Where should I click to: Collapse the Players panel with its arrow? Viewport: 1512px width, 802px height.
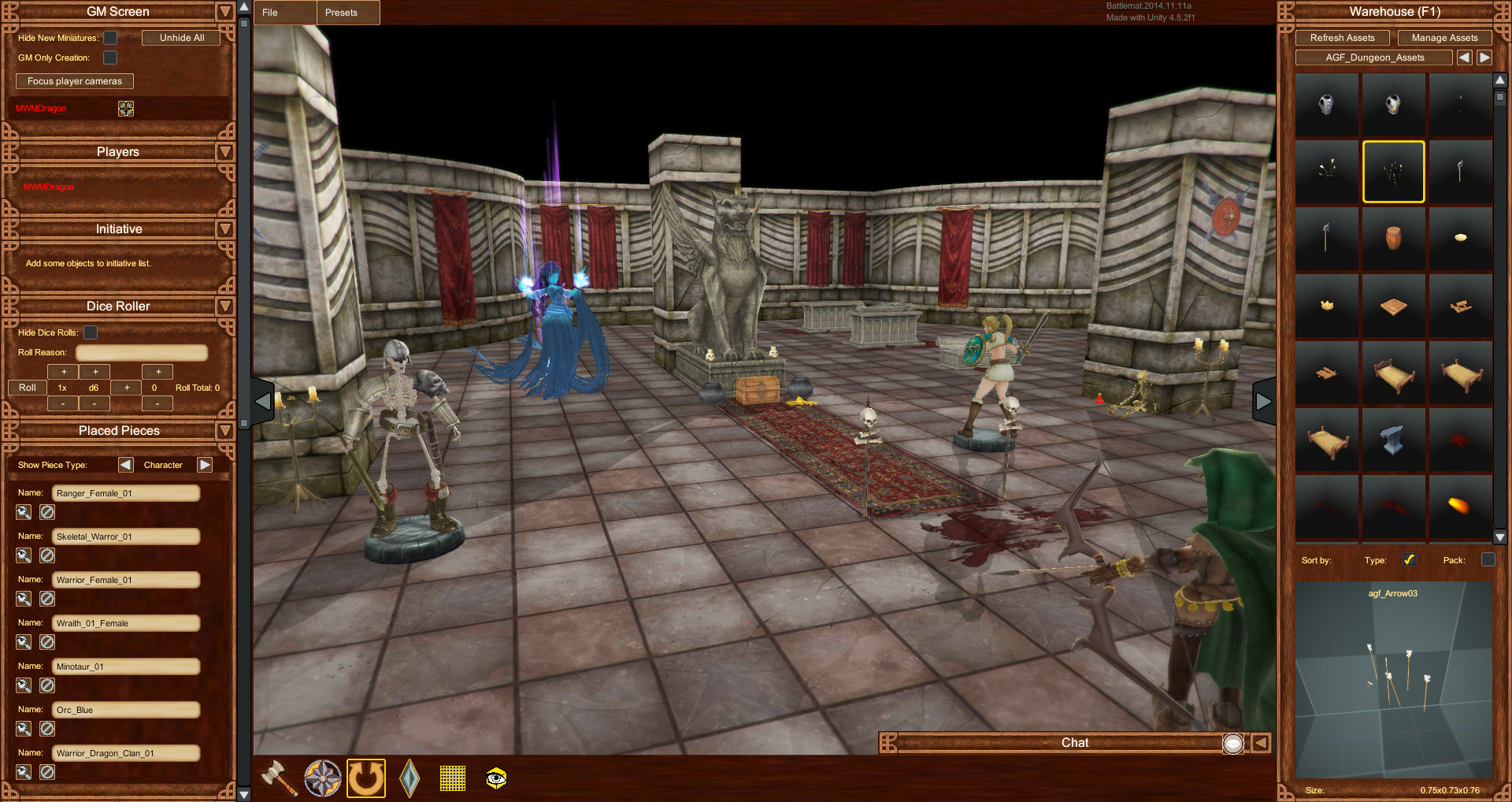pyautogui.click(x=224, y=152)
